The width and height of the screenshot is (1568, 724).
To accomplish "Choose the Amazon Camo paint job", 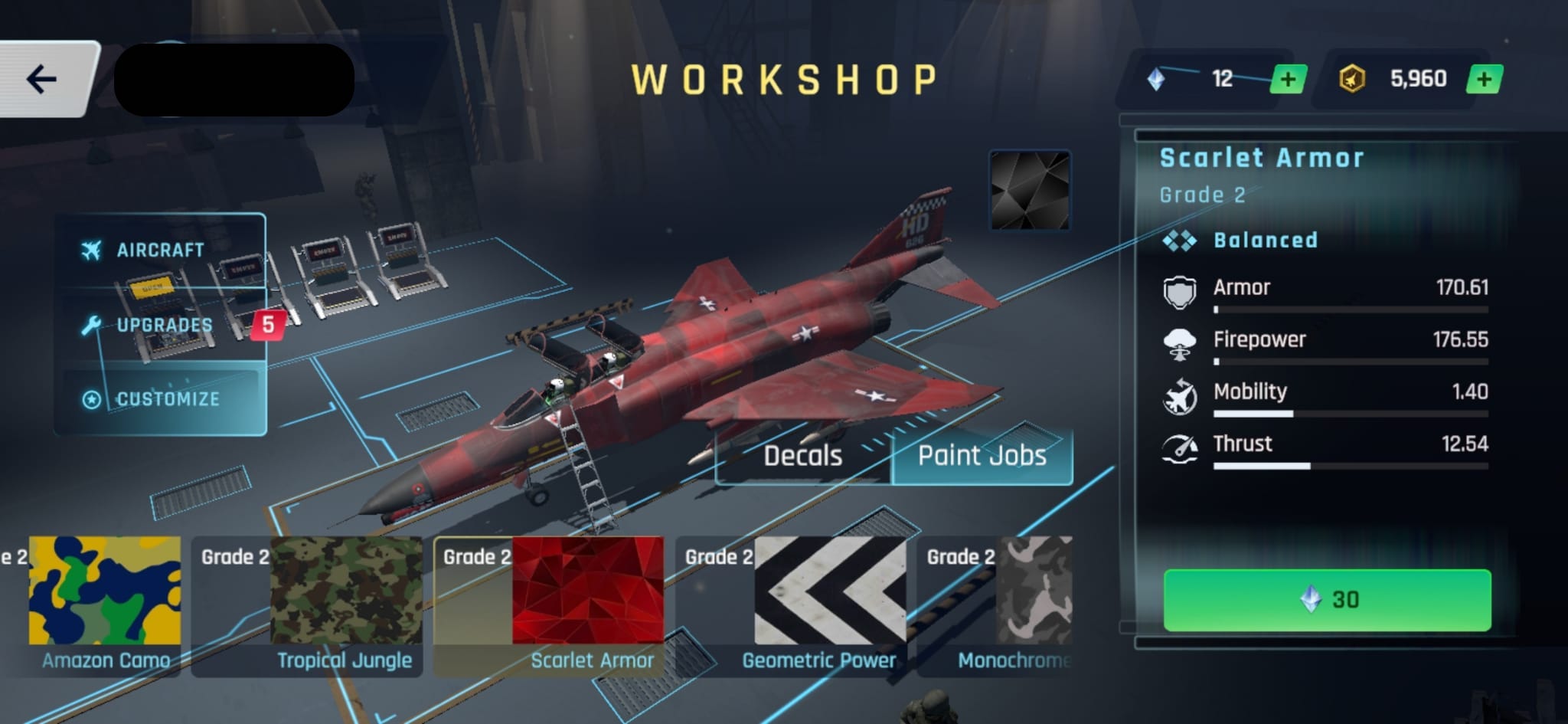I will tap(105, 605).
